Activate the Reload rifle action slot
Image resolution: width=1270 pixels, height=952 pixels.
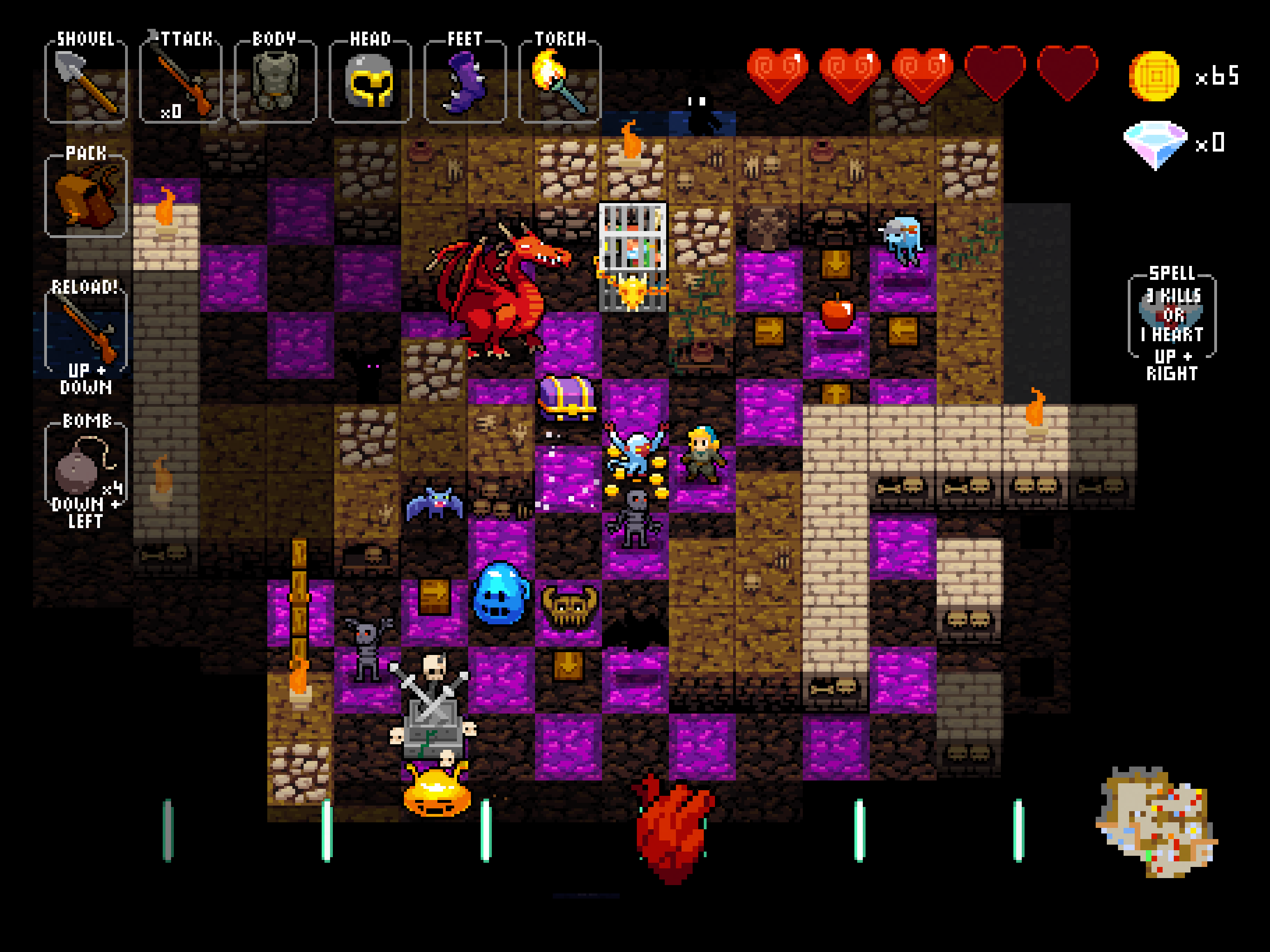(x=86, y=333)
